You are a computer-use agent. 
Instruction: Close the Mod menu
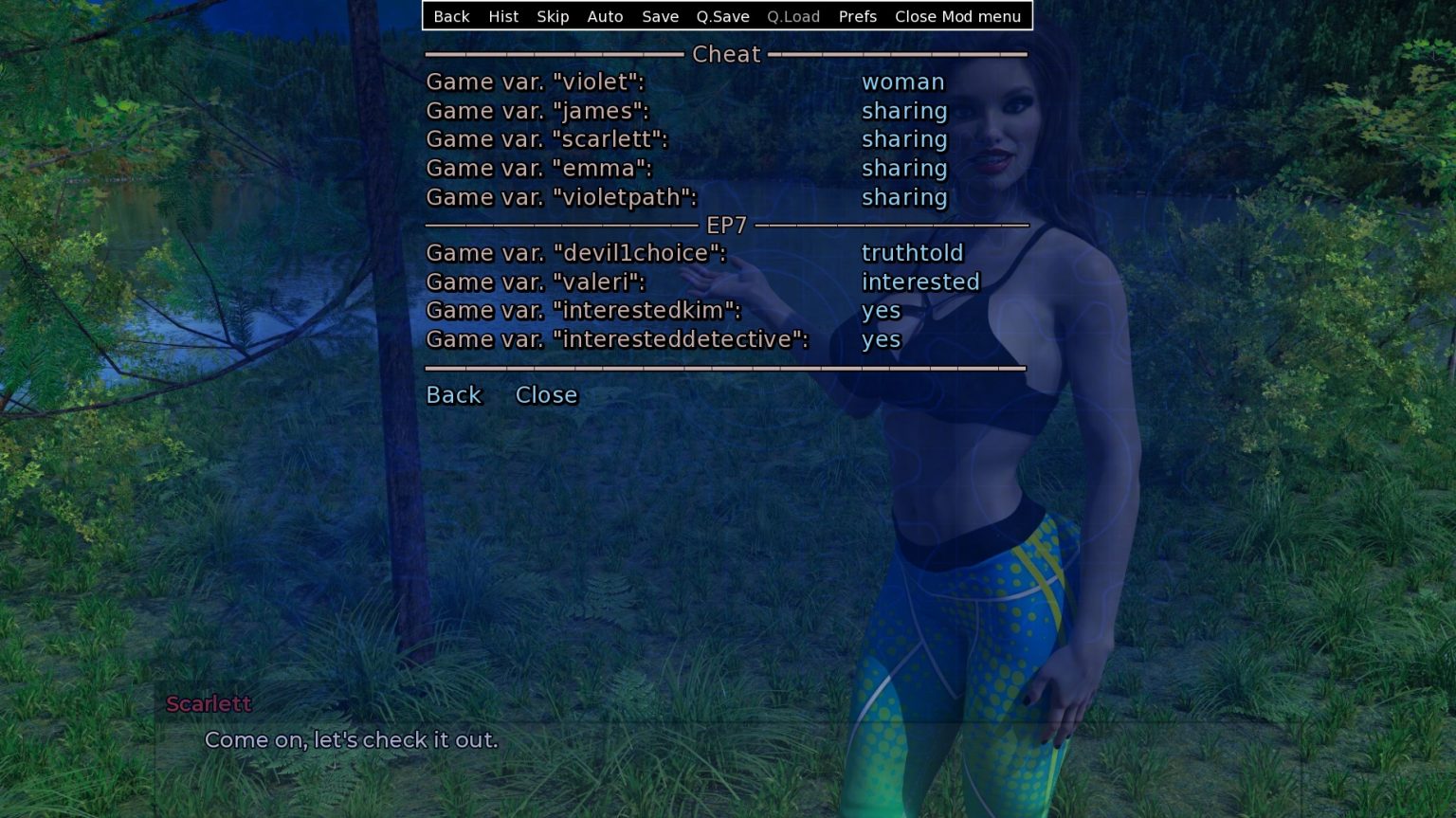pyautogui.click(x=958, y=16)
